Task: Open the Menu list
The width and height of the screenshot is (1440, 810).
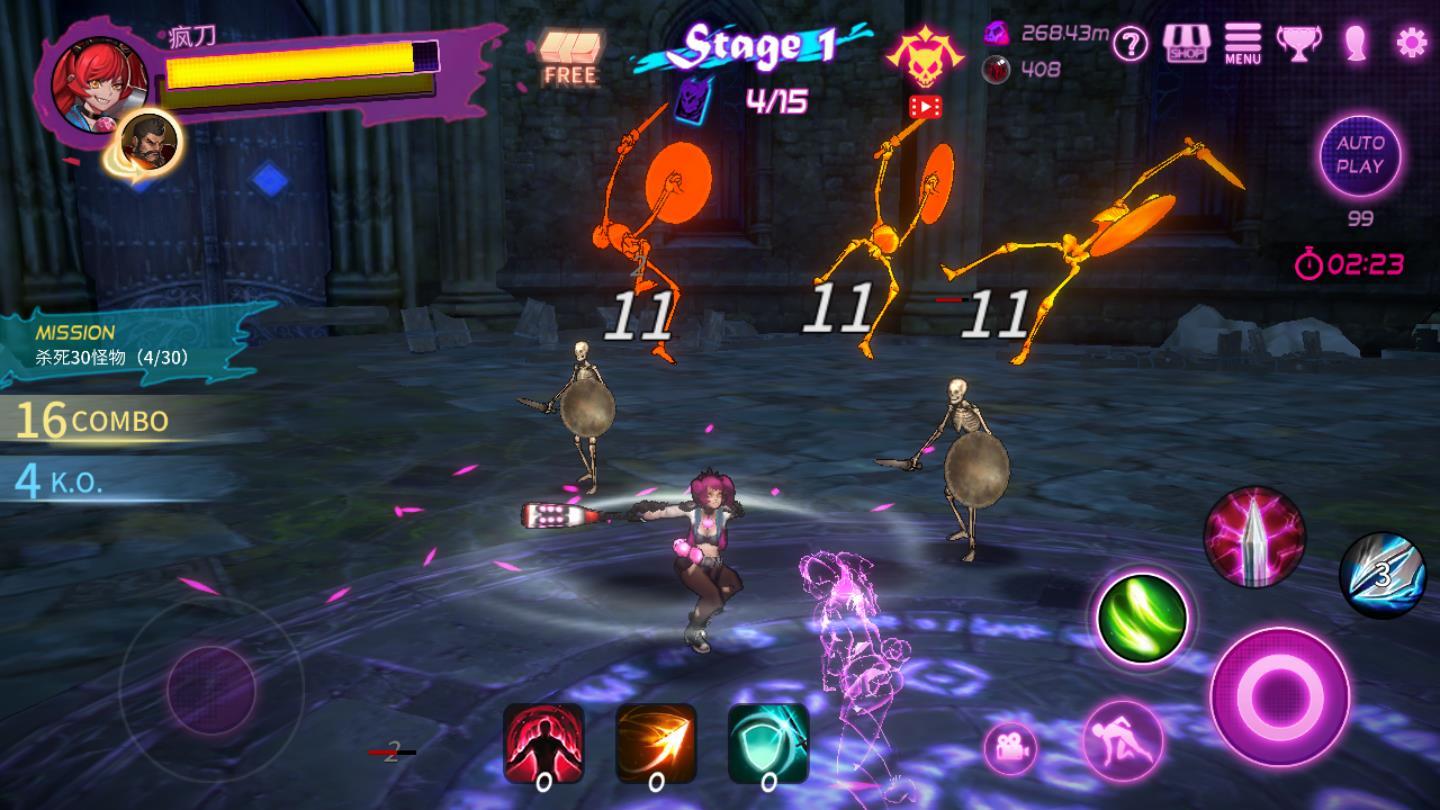Action: point(1242,43)
